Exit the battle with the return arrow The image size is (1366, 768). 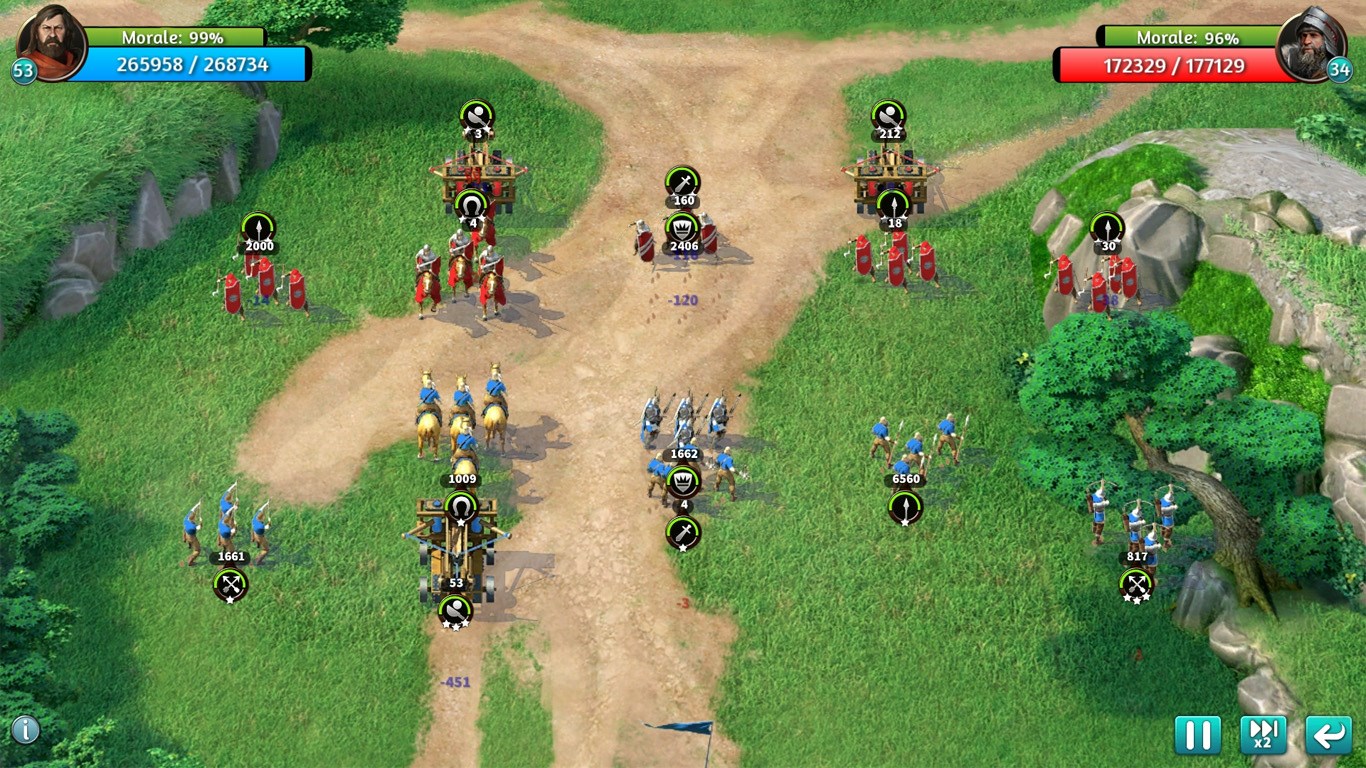1328,735
